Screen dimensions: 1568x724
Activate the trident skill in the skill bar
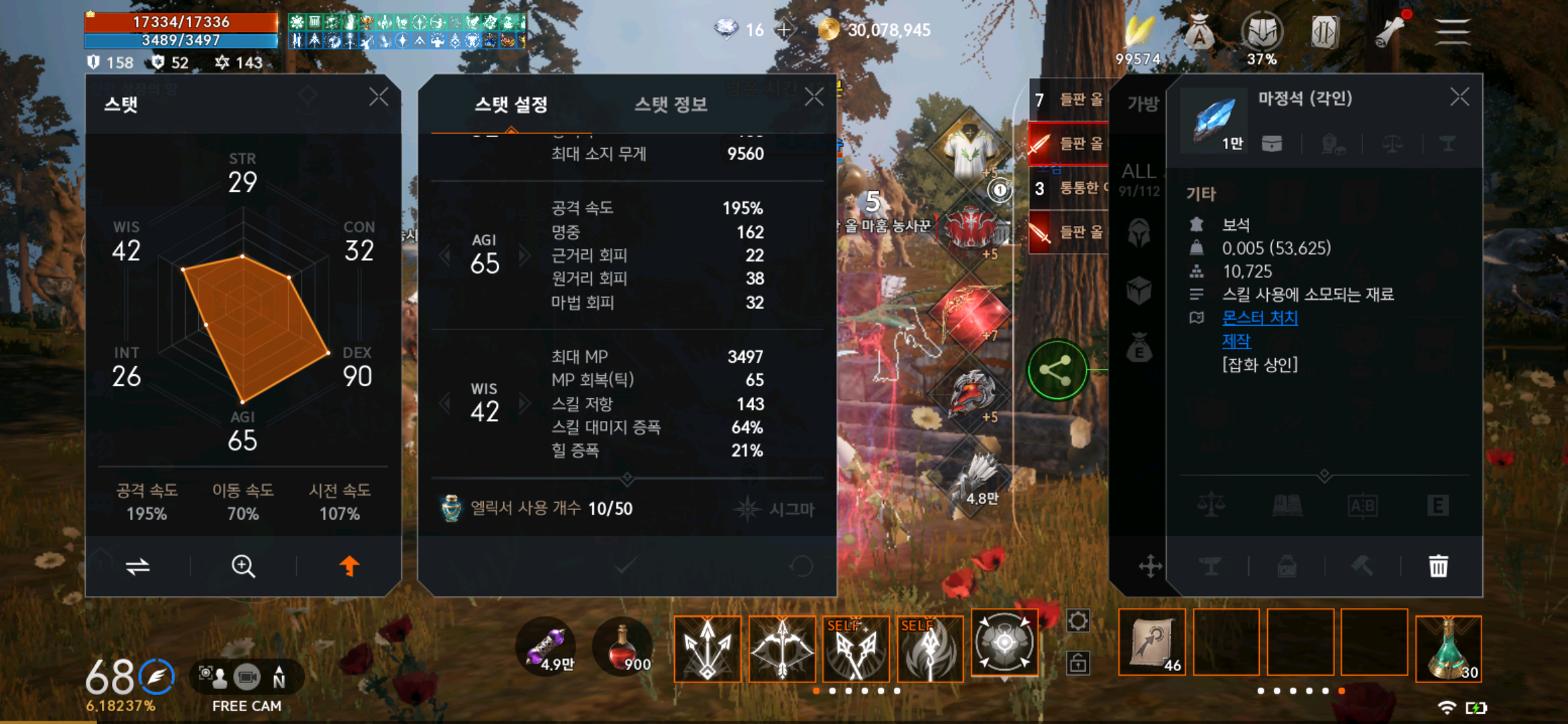click(707, 649)
